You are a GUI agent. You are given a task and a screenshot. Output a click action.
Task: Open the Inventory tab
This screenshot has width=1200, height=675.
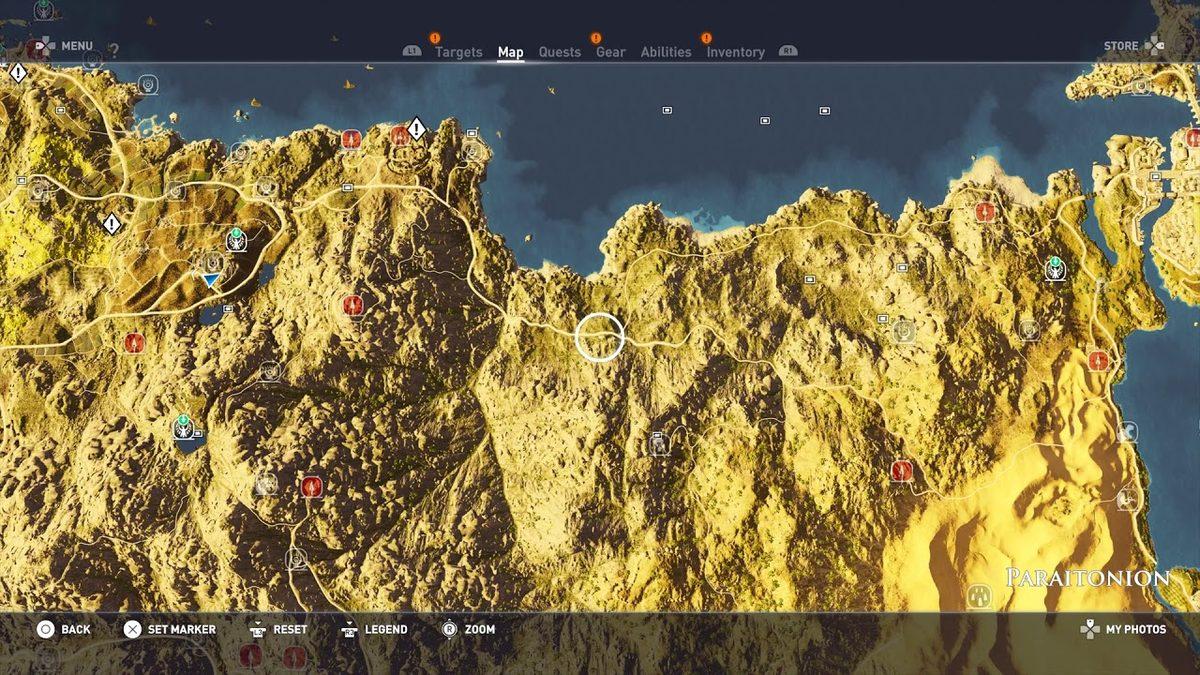735,52
